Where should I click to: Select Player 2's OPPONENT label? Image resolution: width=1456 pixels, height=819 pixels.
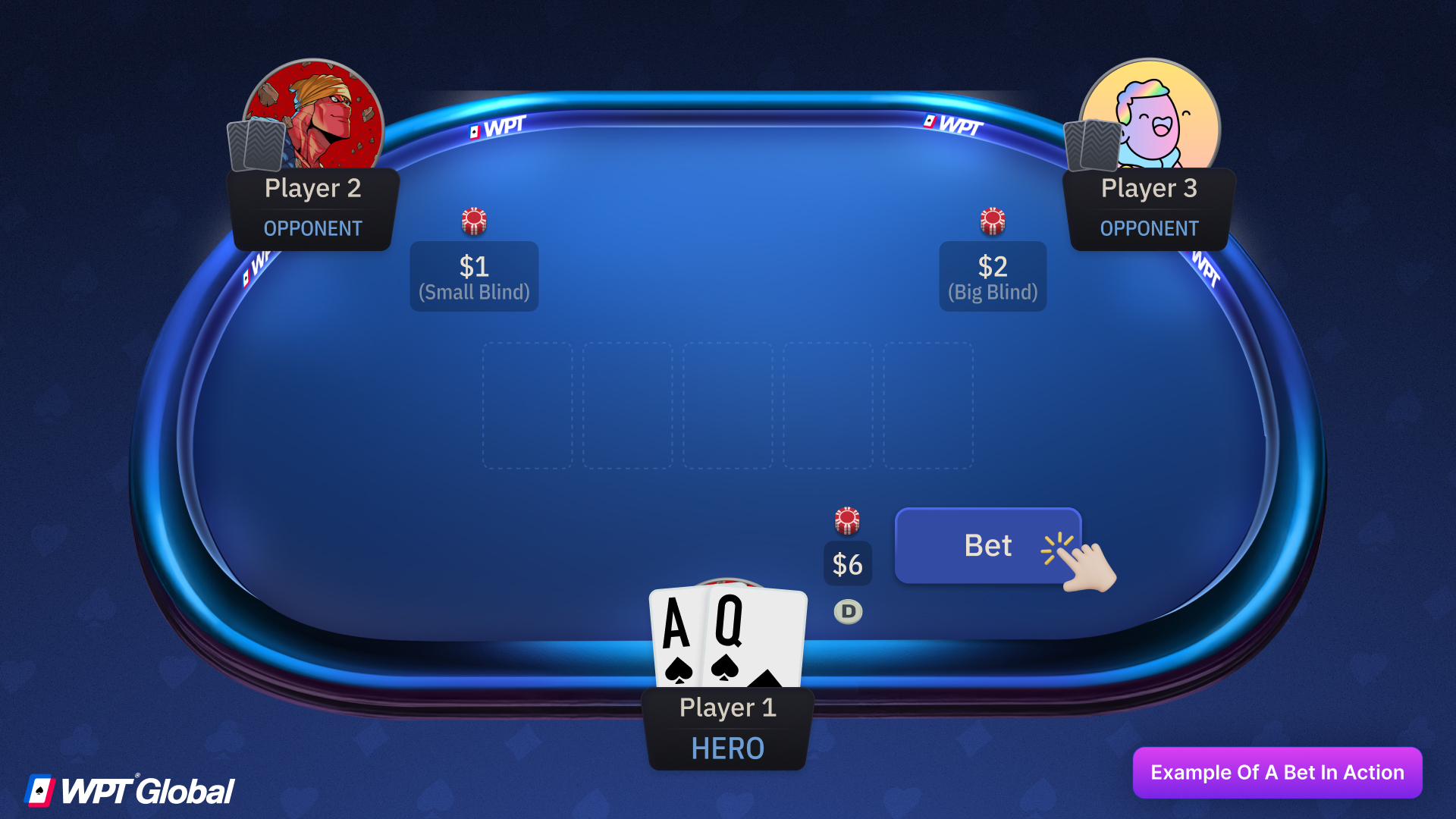312,228
